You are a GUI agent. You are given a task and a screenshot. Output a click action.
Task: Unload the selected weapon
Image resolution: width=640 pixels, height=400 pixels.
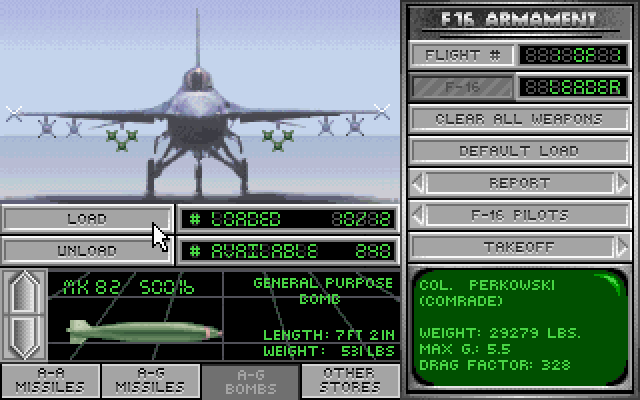pos(87,250)
